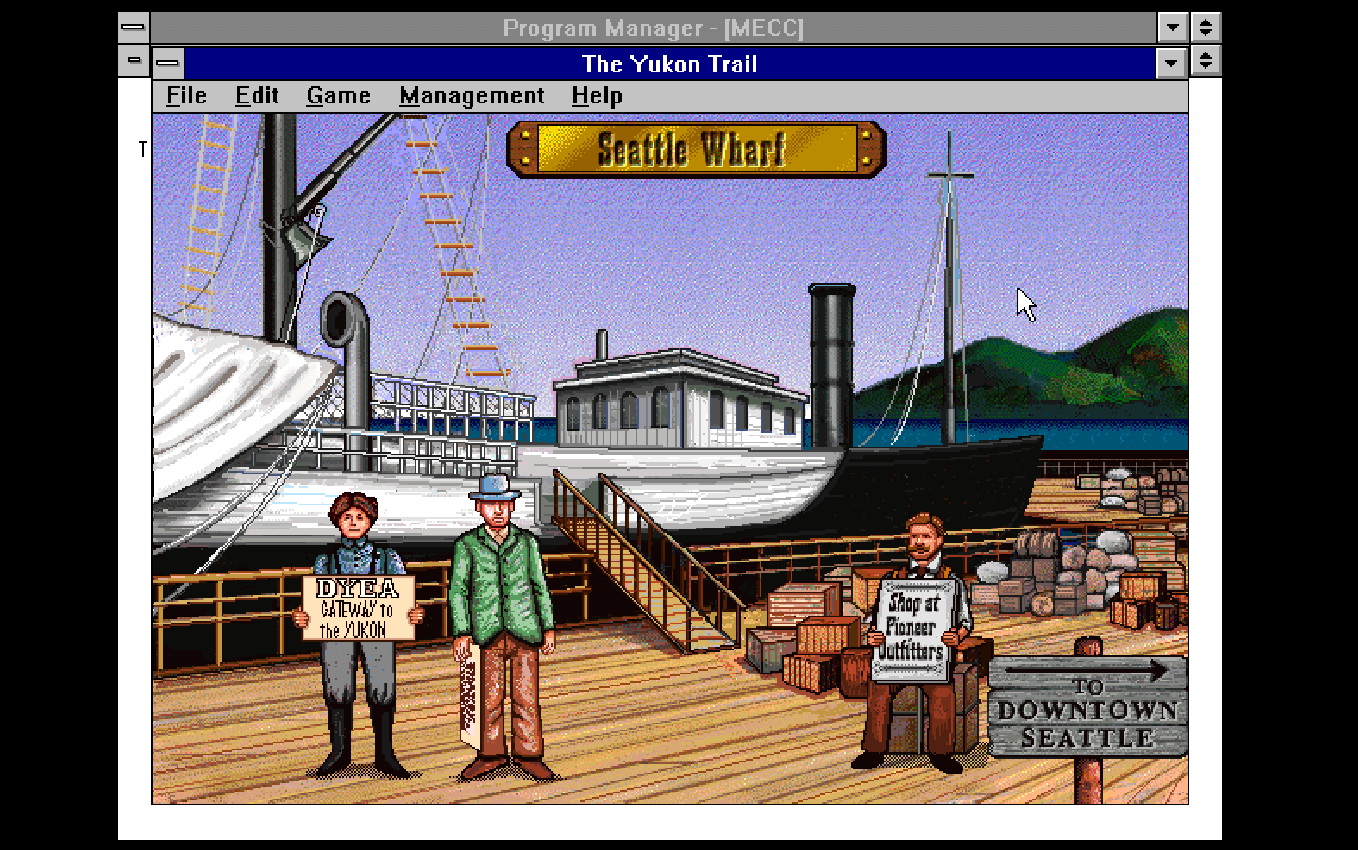Viewport: 1358px width, 850px height.
Task: Open the Edit menu
Action: [256, 95]
